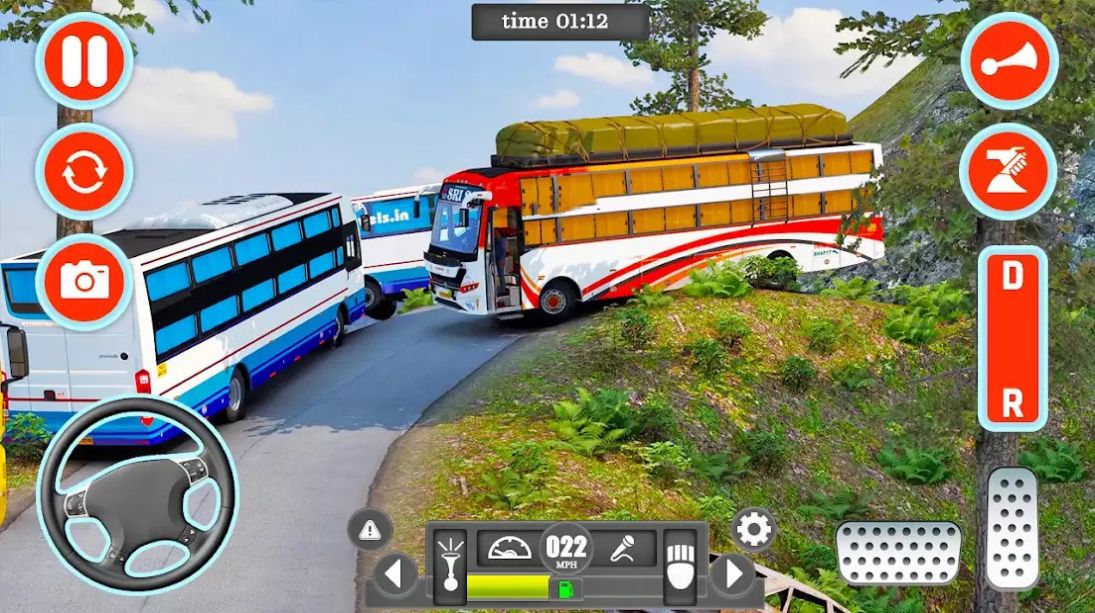Switch view with the camera button
The height and width of the screenshot is (613, 1095).
[x=84, y=281]
